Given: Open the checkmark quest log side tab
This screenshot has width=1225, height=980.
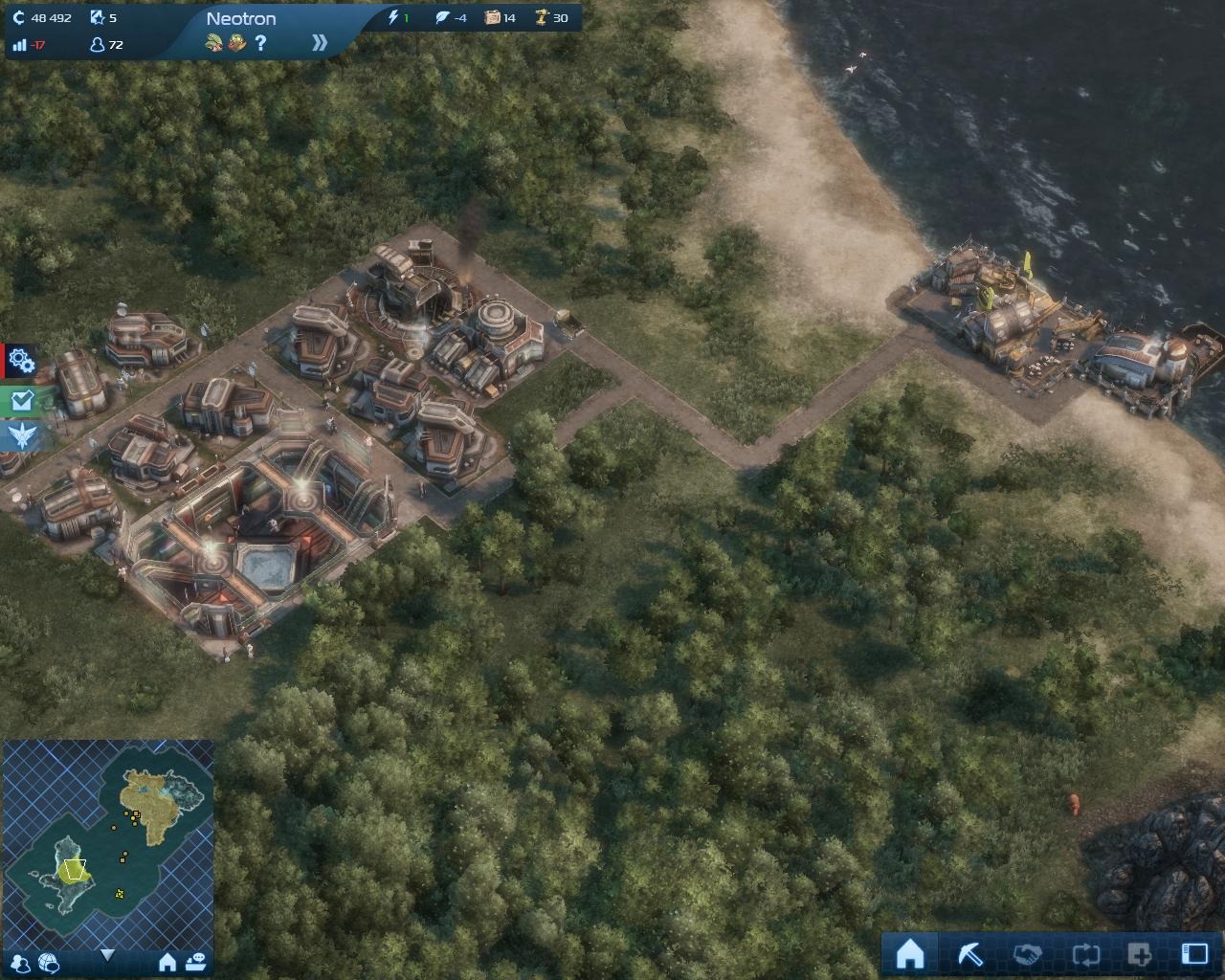Looking at the screenshot, I should pyautogui.click(x=20, y=400).
